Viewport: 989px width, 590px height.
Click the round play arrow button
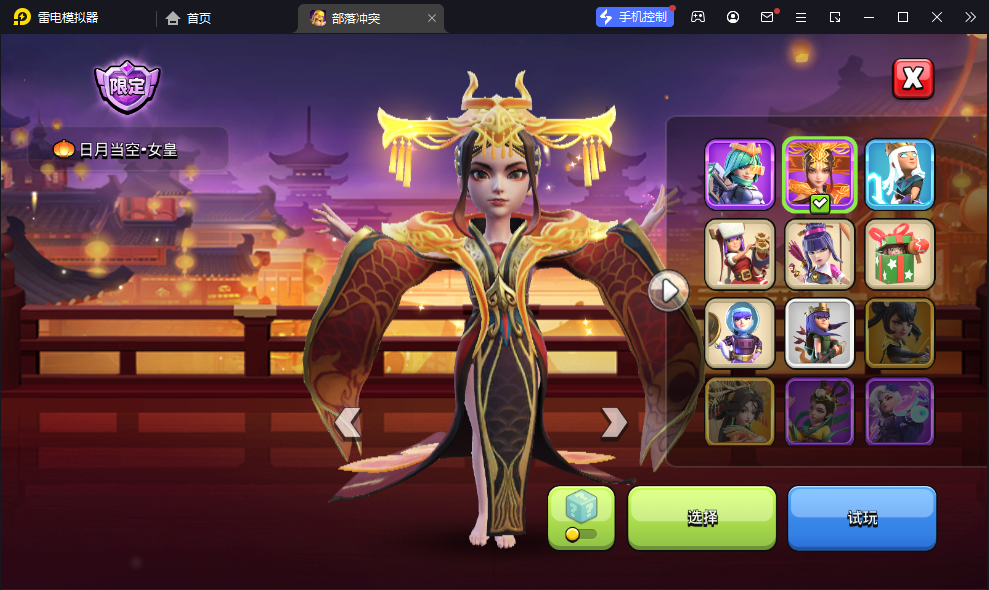[668, 291]
